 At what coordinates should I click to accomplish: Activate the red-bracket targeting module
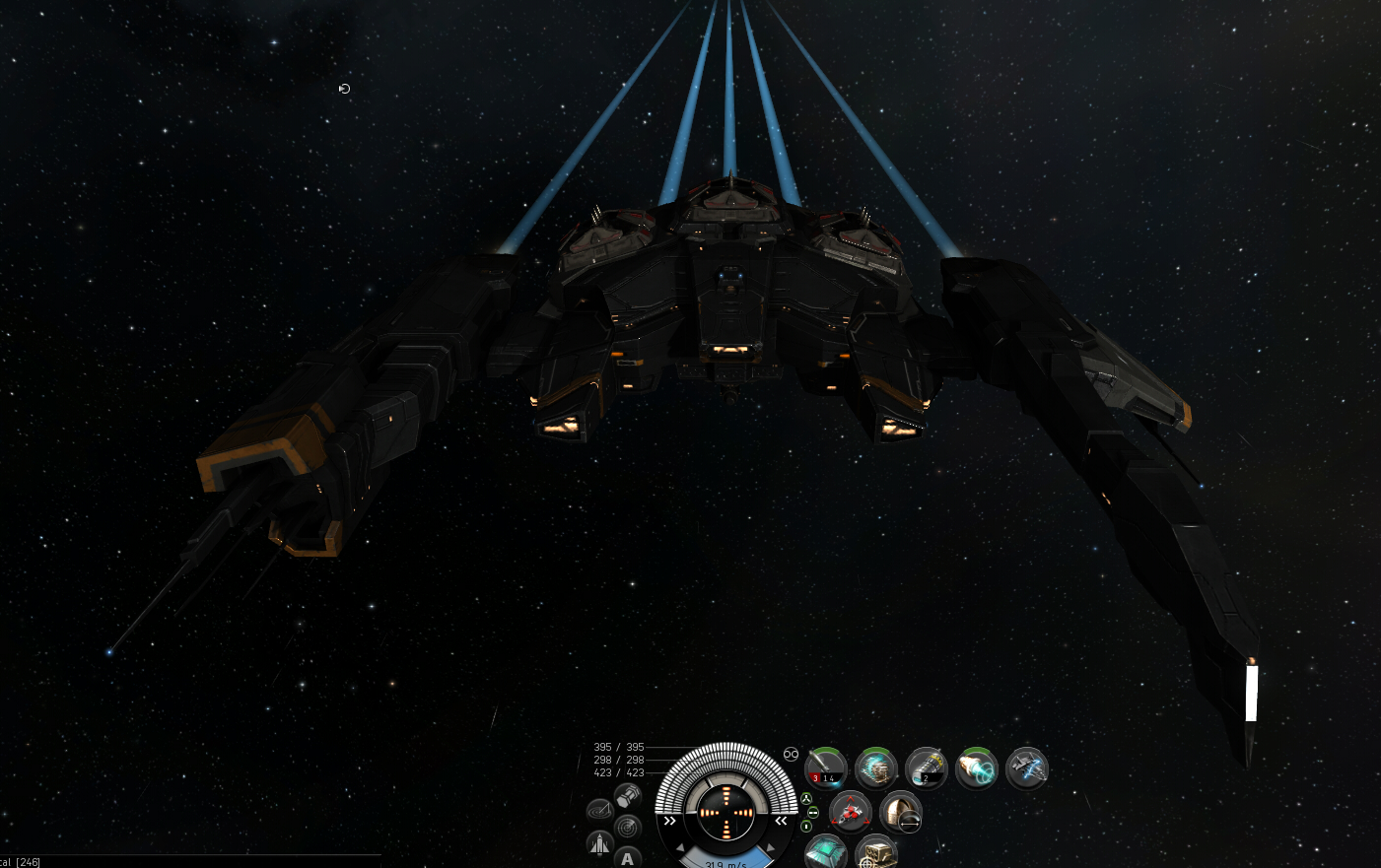coord(850,813)
